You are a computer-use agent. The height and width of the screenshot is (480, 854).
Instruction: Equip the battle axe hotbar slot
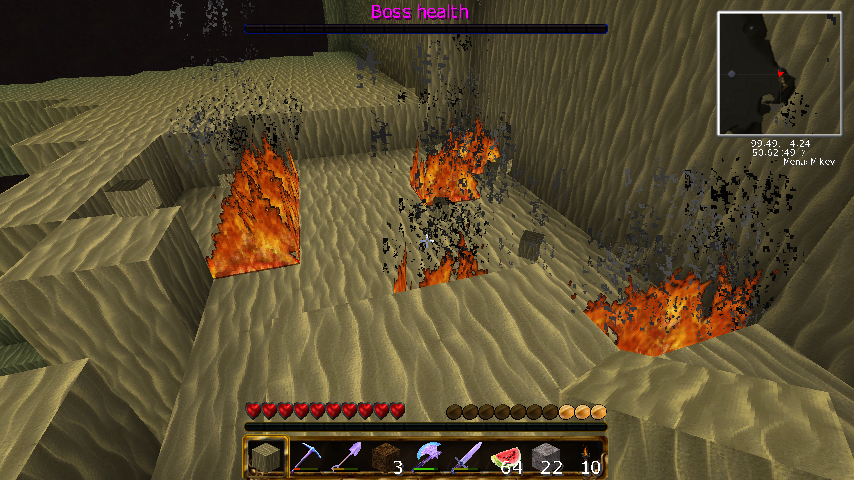tap(426, 458)
